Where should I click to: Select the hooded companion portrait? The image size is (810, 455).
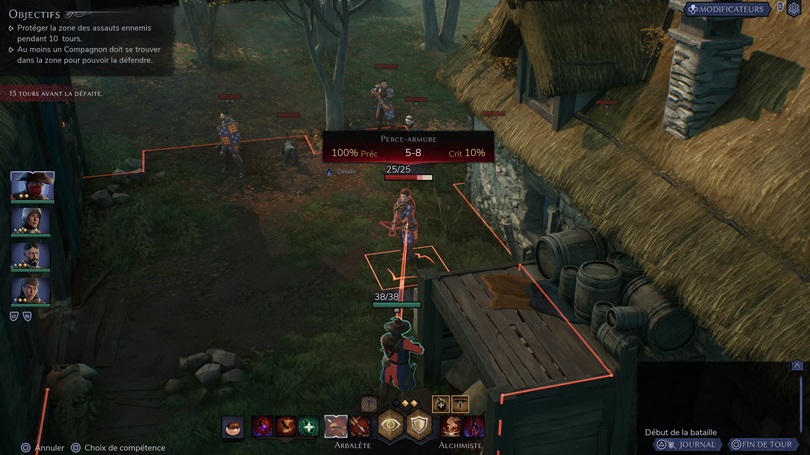pyautogui.click(x=30, y=289)
